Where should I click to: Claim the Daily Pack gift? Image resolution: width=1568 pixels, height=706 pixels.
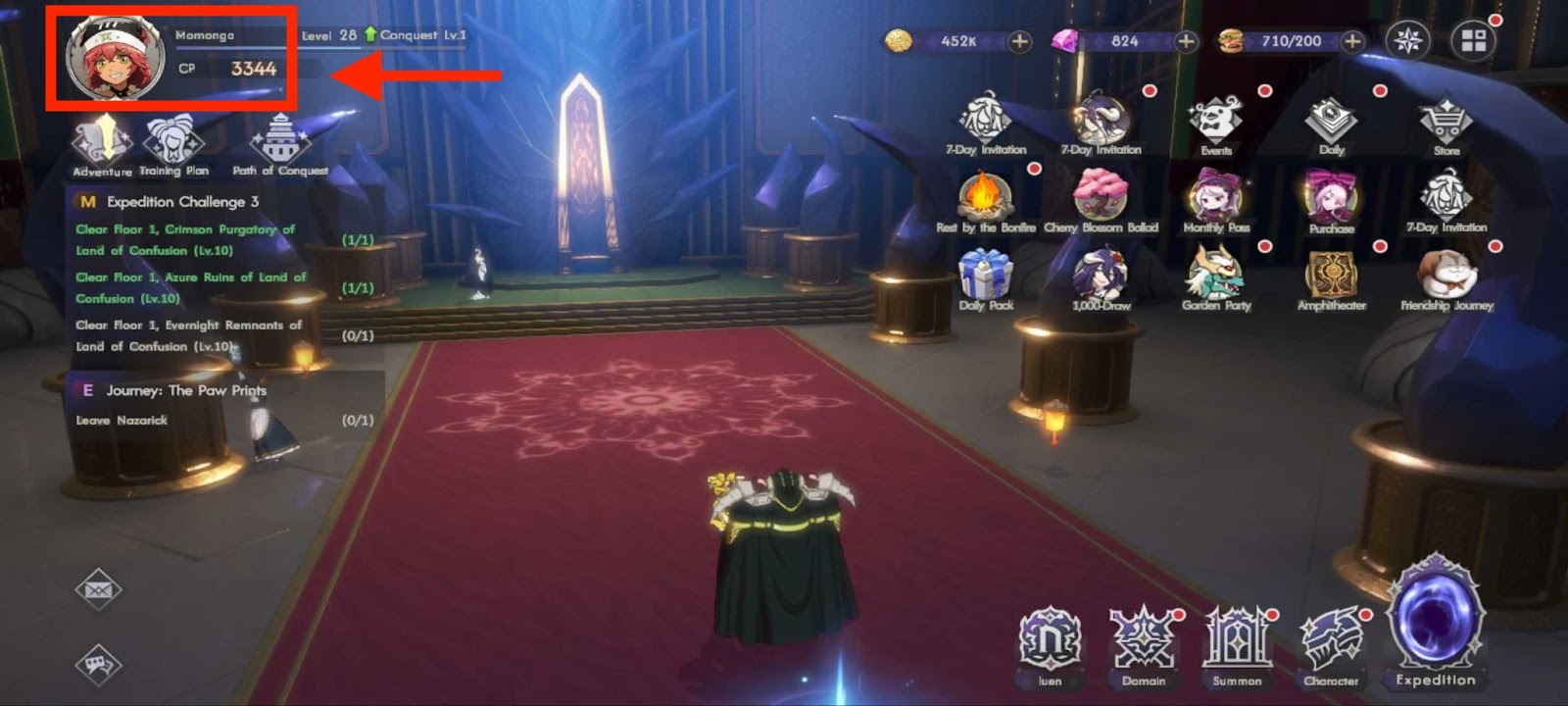click(985, 275)
